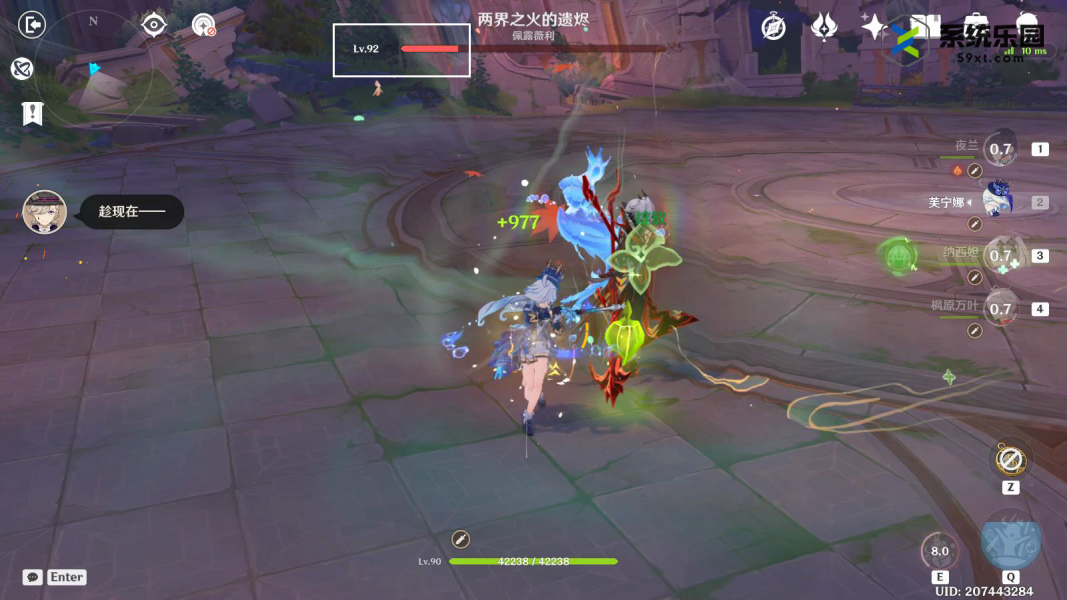The height and width of the screenshot is (600, 1067).
Task: Toggle the eye-shaped view icon
Action: [x=153, y=24]
